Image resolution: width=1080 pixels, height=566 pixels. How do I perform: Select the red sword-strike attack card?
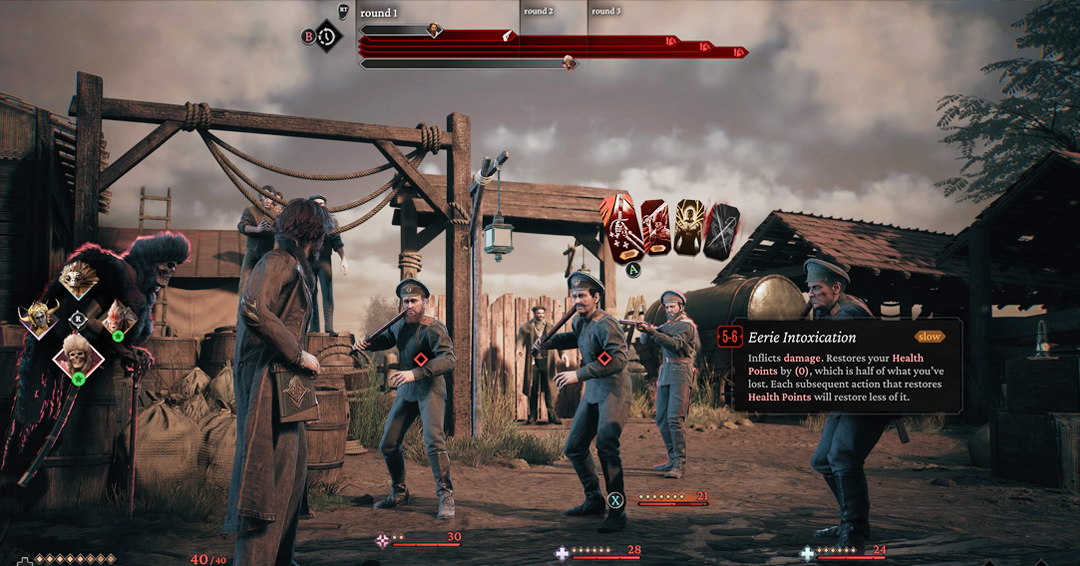[620, 228]
